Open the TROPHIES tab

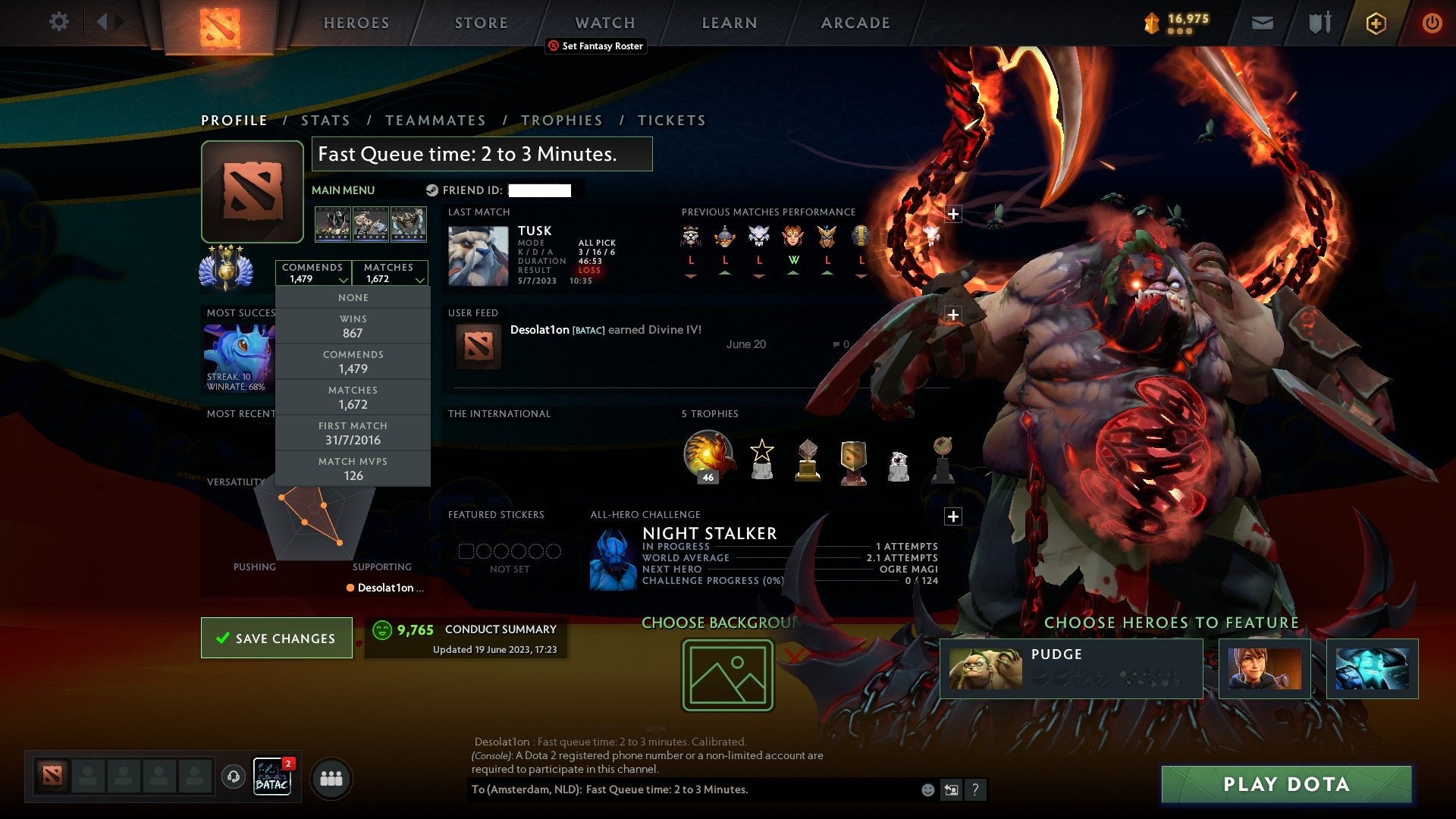point(561,120)
